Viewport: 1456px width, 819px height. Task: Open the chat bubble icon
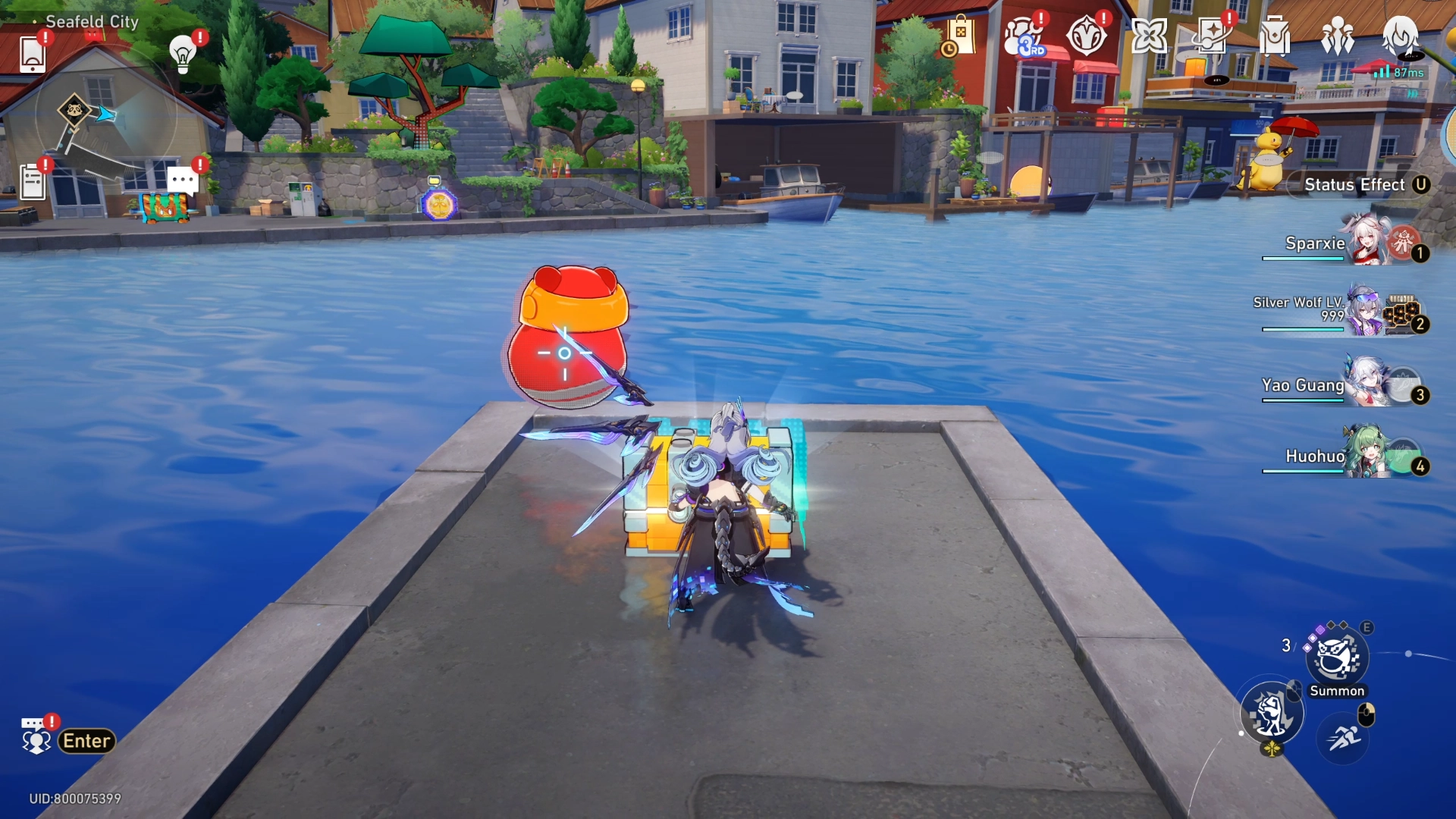180,180
